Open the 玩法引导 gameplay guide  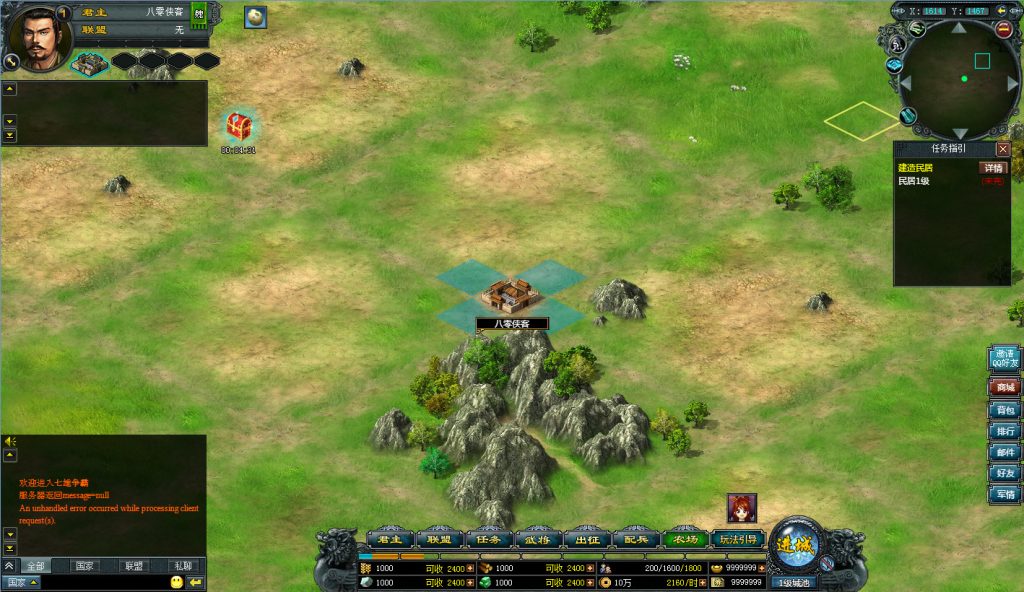pyautogui.click(x=740, y=539)
